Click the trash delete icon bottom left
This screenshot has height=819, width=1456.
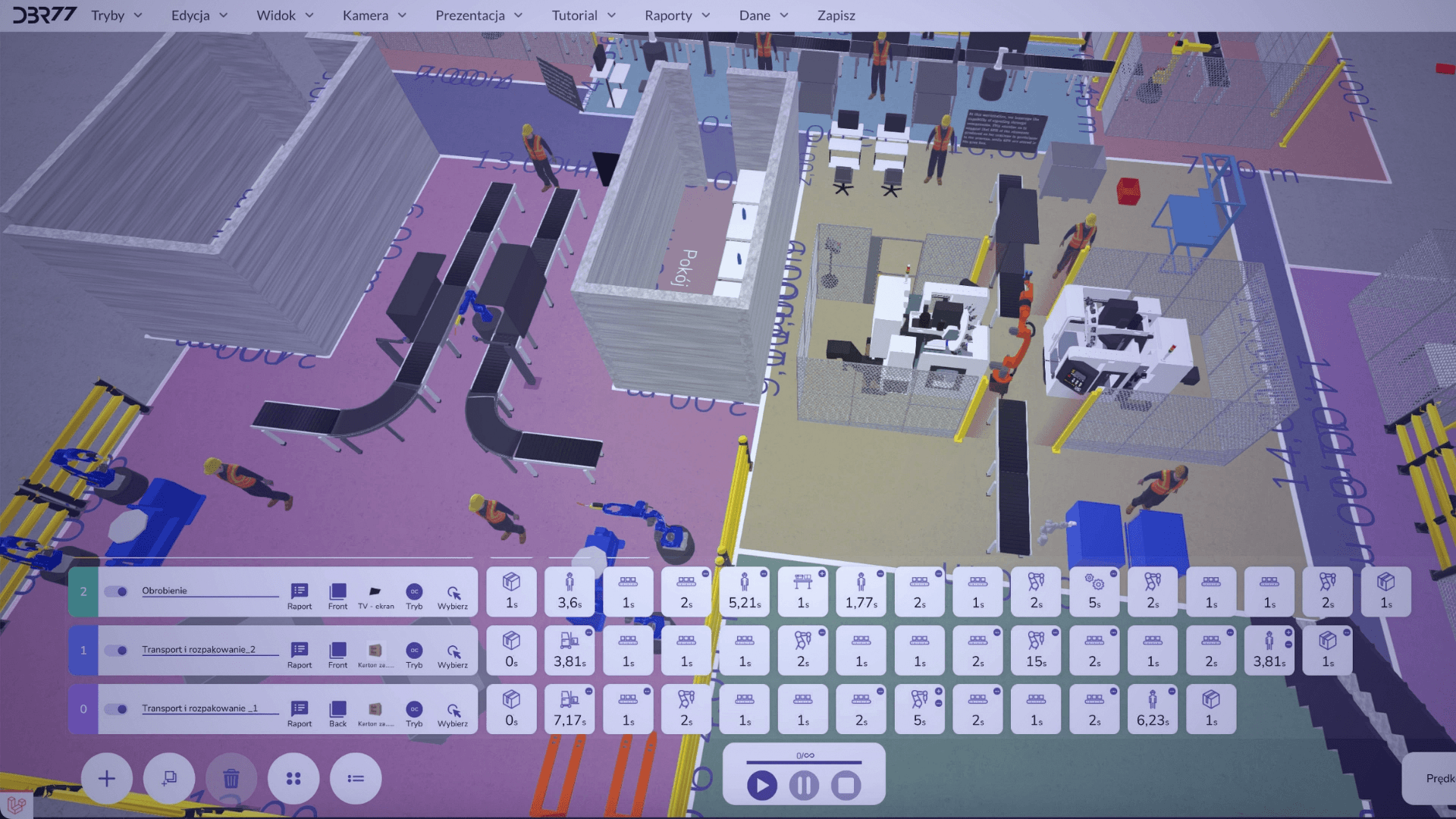[x=231, y=778]
